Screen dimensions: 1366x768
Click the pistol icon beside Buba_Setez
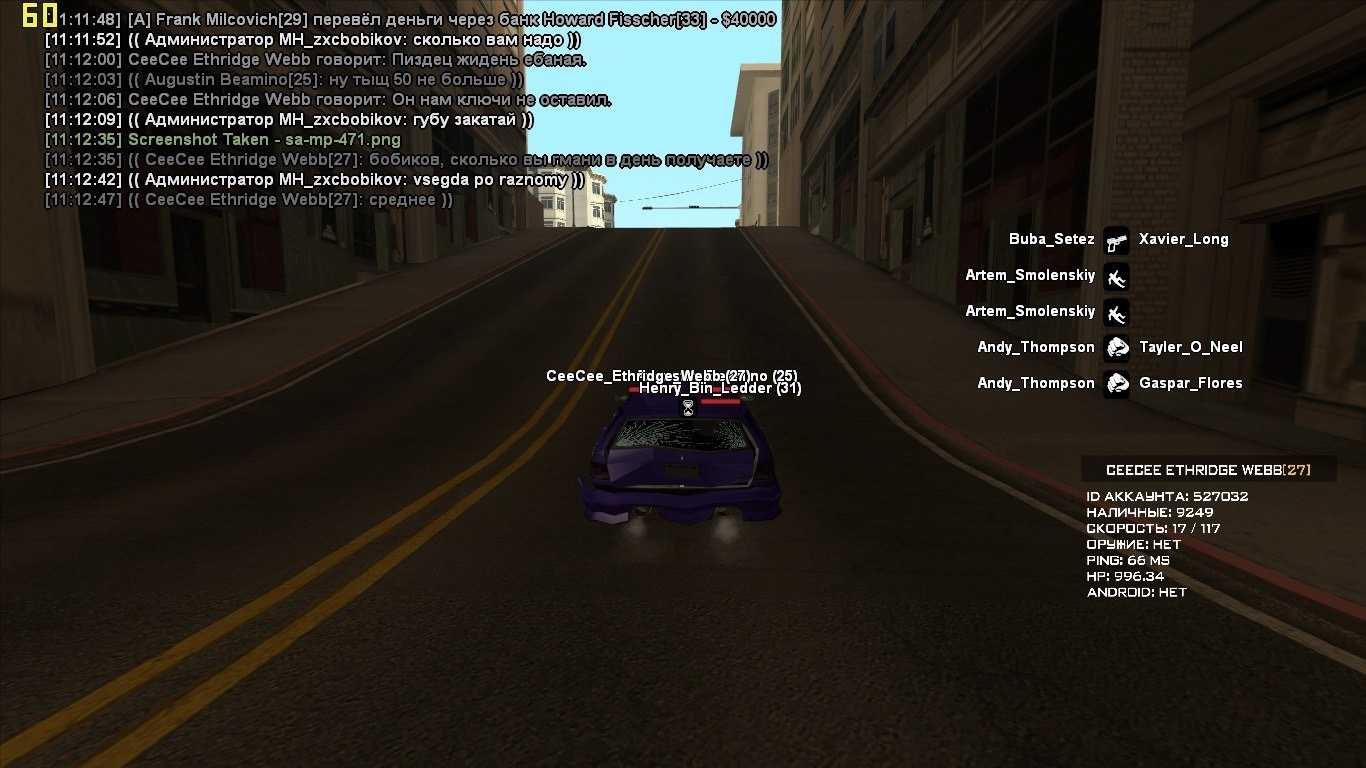[1116, 240]
